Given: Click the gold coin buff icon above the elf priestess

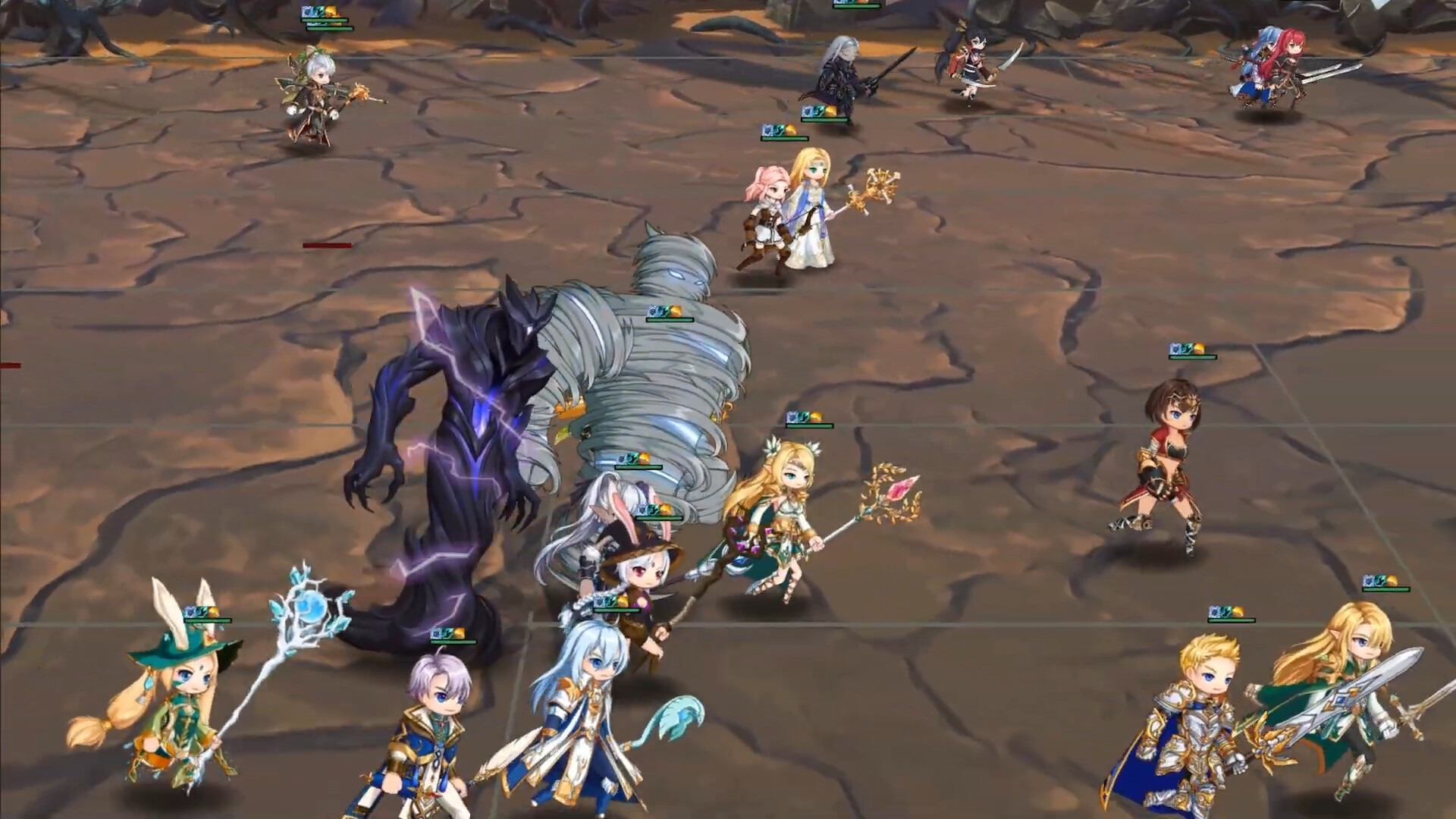Looking at the screenshot, I should tap(811, 416).
